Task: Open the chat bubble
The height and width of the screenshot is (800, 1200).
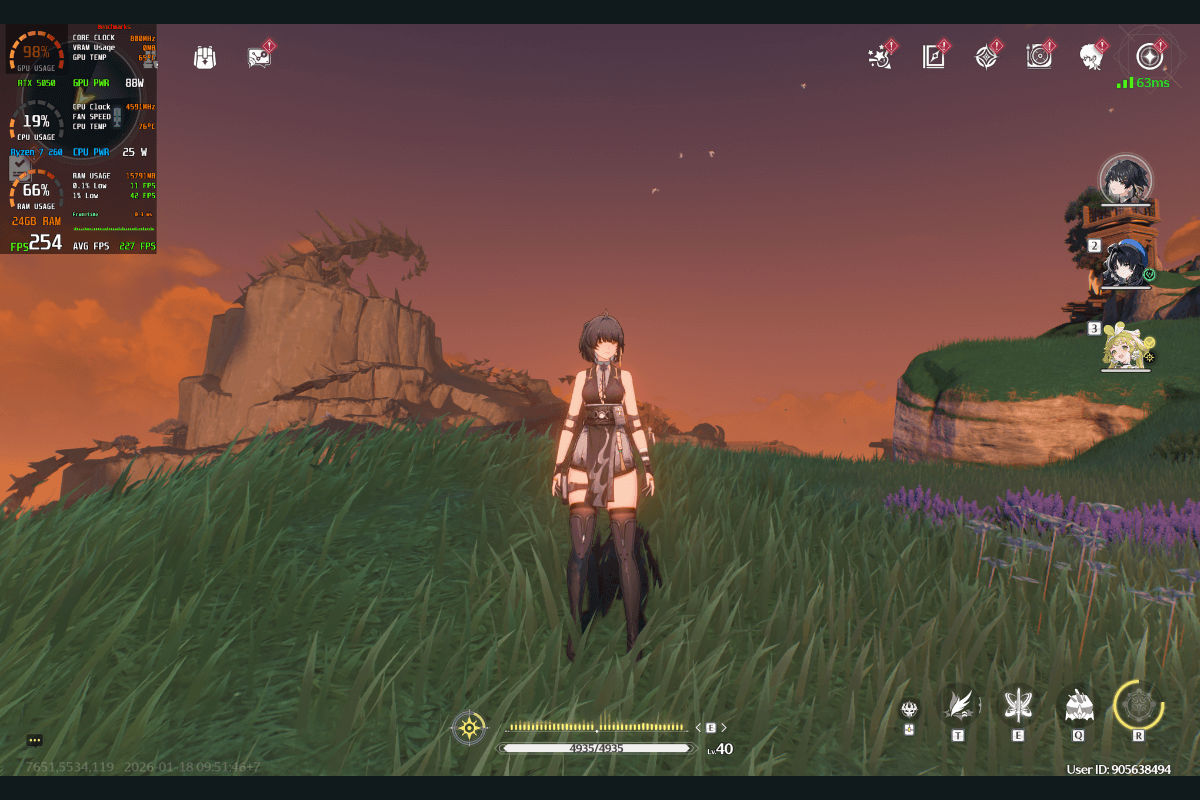Action: coord(35,740)
